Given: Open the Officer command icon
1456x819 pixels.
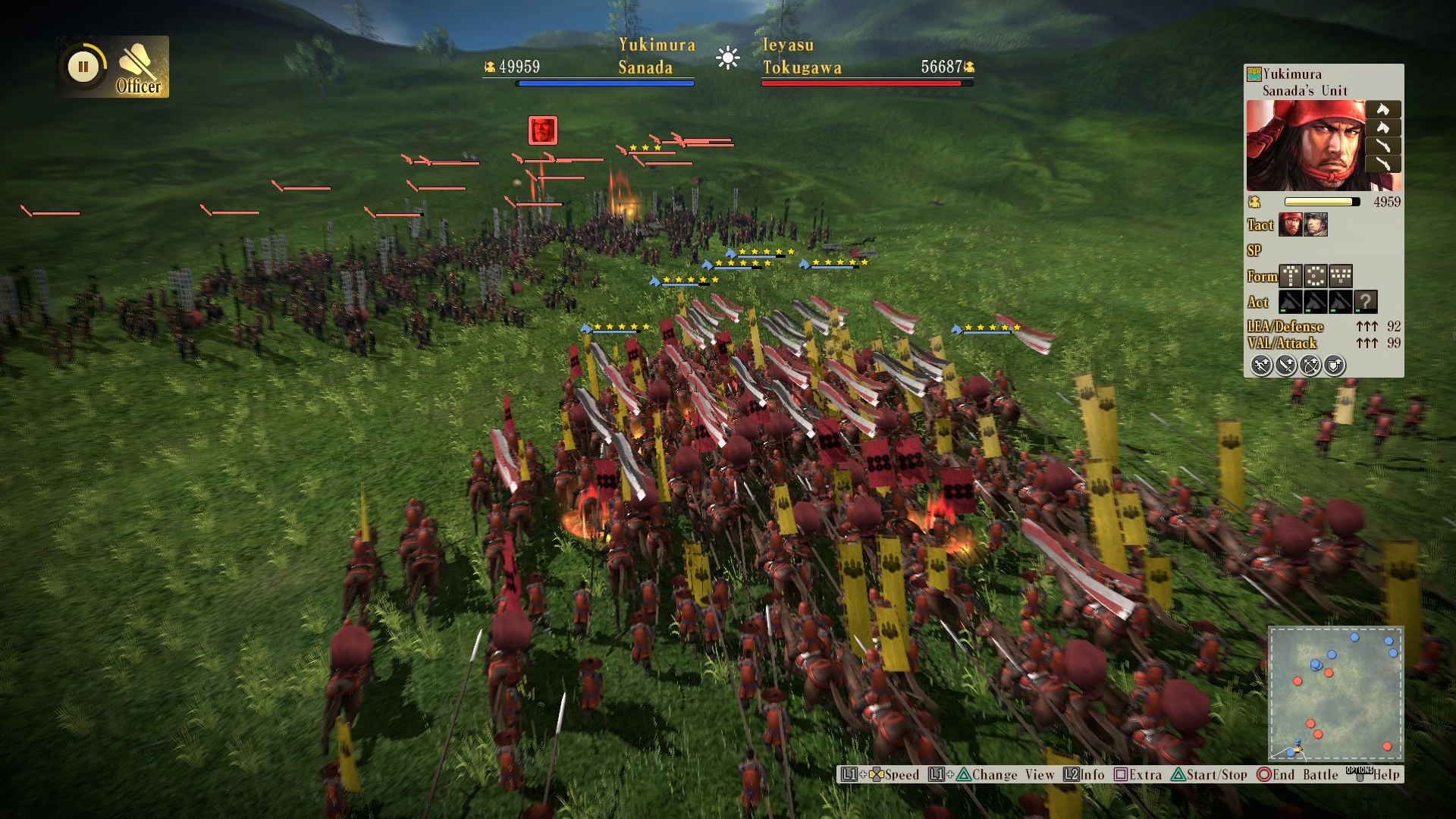Looking at the screenshot, I should tap(139, 67).
